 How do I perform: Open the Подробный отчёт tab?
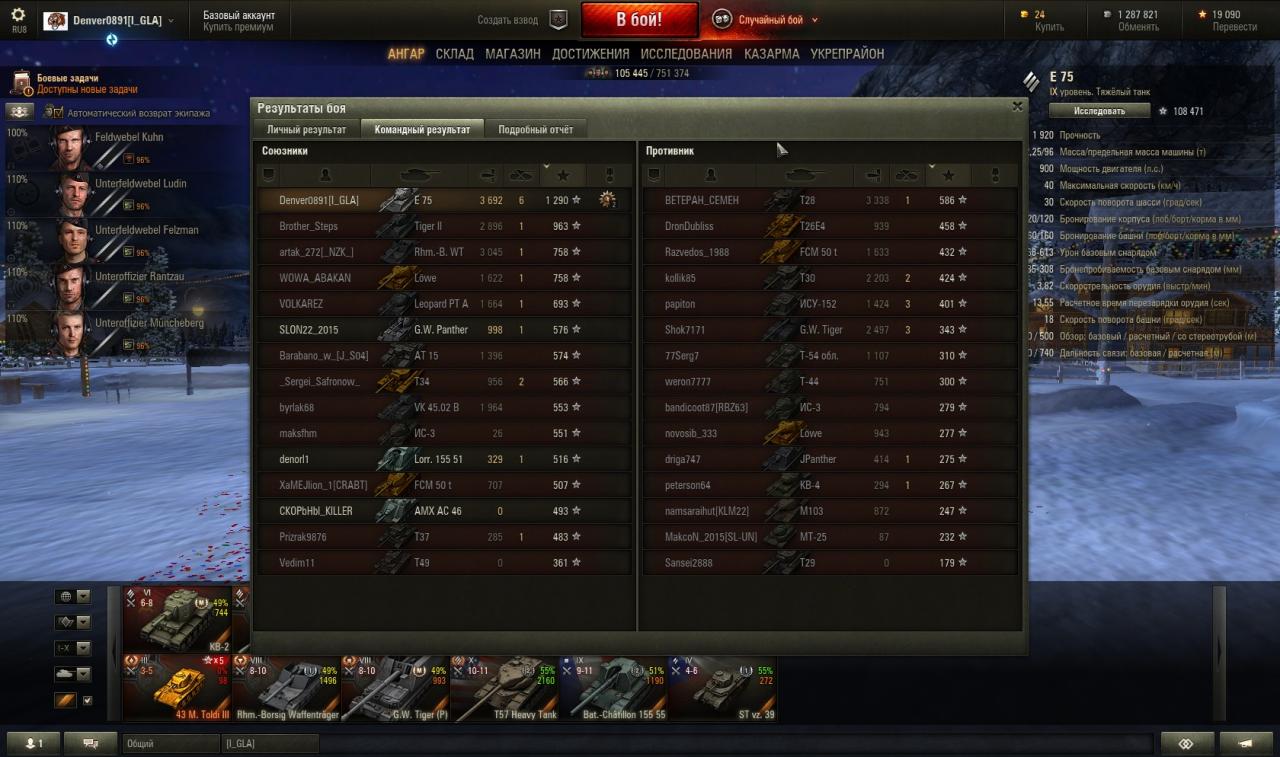[535, 130]
